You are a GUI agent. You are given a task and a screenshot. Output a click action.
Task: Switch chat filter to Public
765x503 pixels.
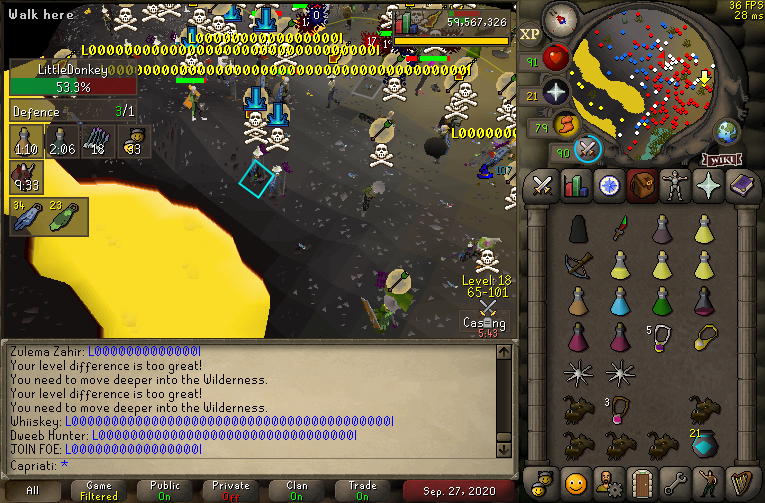click(165, 490)
